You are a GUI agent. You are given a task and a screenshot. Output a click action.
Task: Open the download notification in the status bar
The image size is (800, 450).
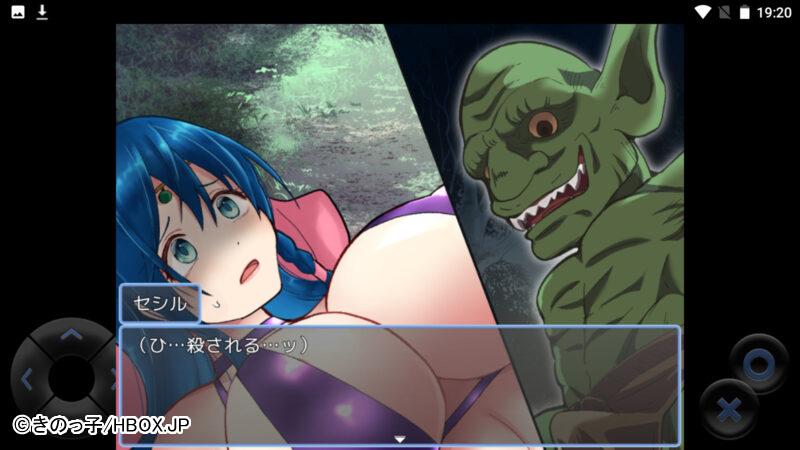point(42,12)
